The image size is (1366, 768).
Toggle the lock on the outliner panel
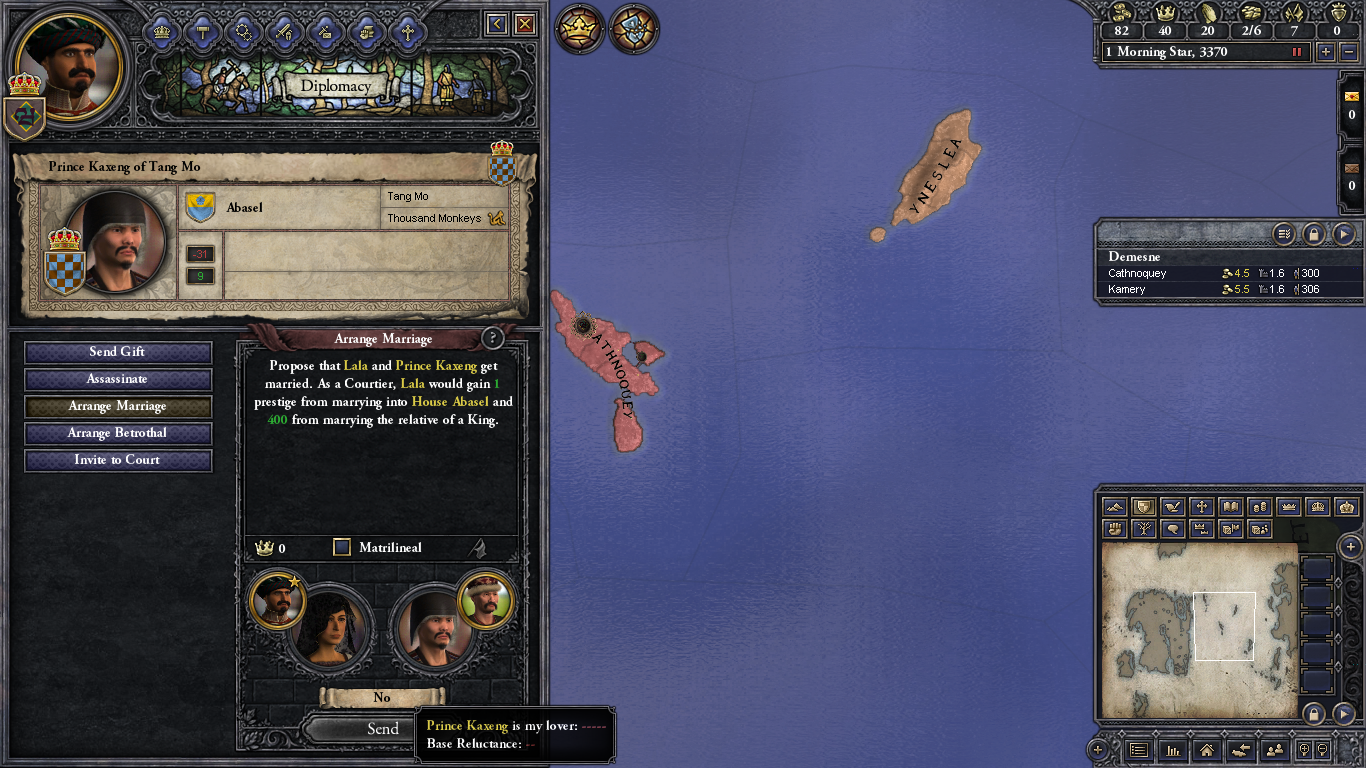1313,234
